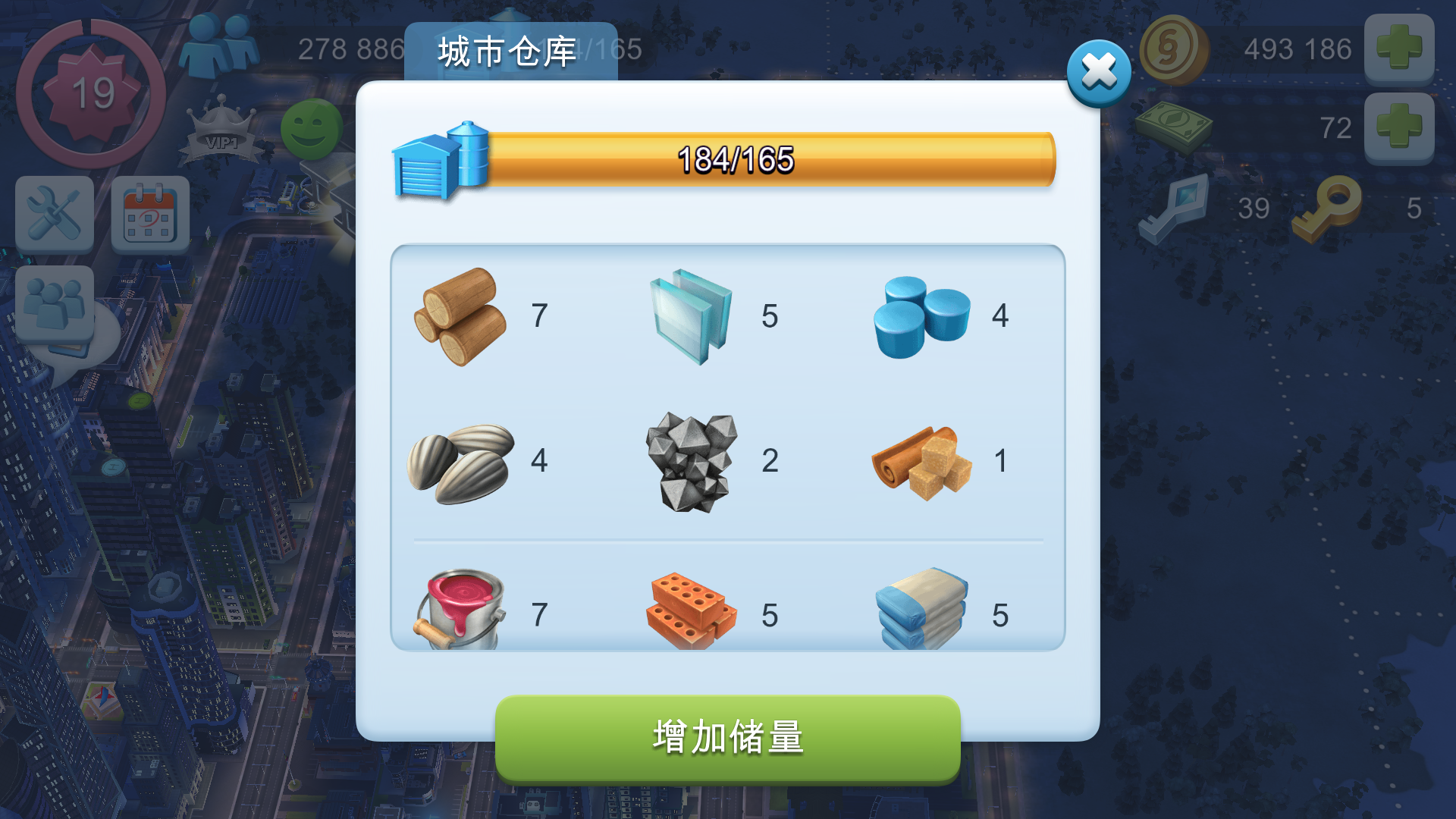Buy more Simoleons with the green plus
Image resolution: width=1456 pixels, height=819 pixels.
(1400, 48)
